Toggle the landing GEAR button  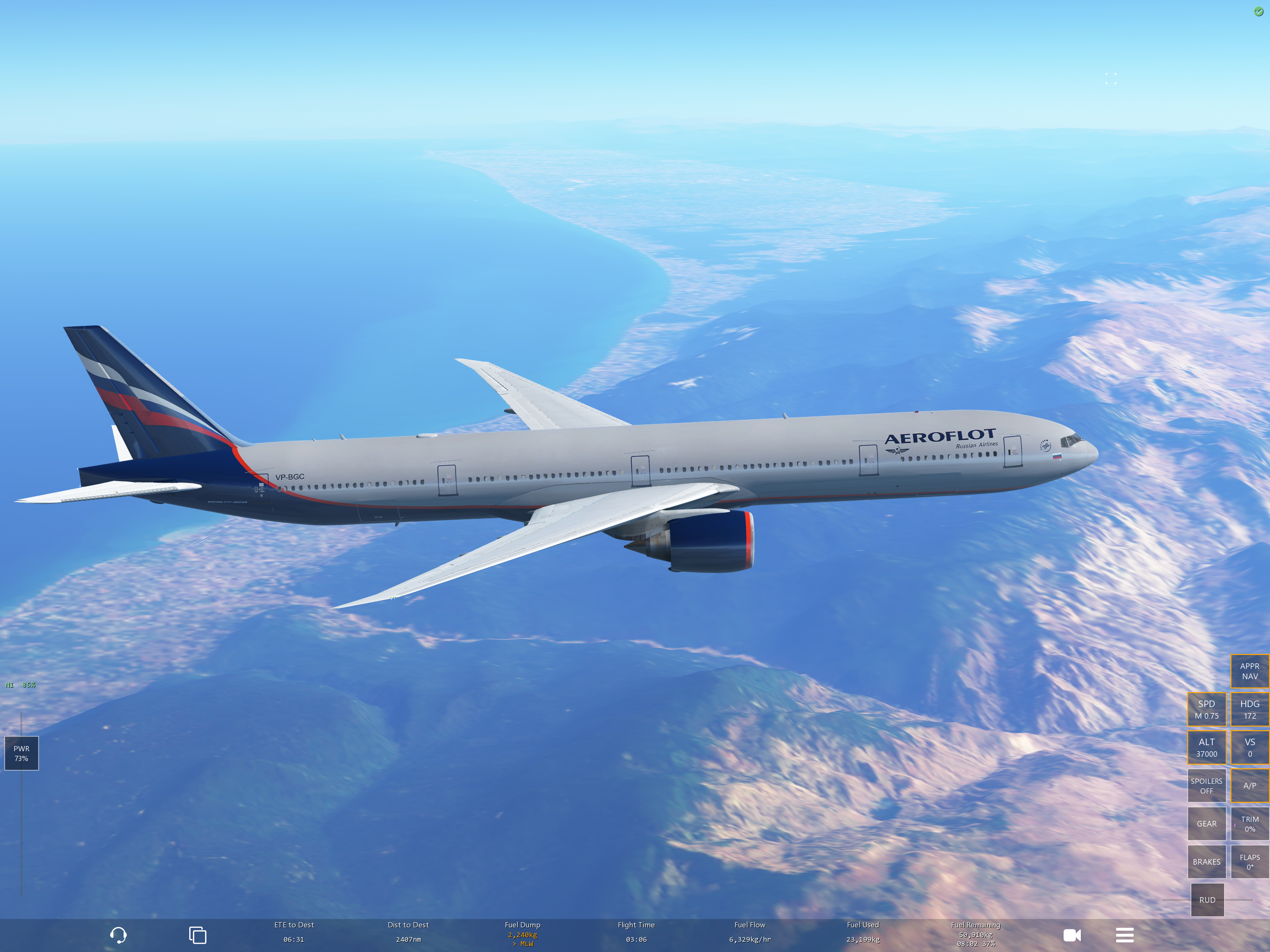click(1206, 823)
